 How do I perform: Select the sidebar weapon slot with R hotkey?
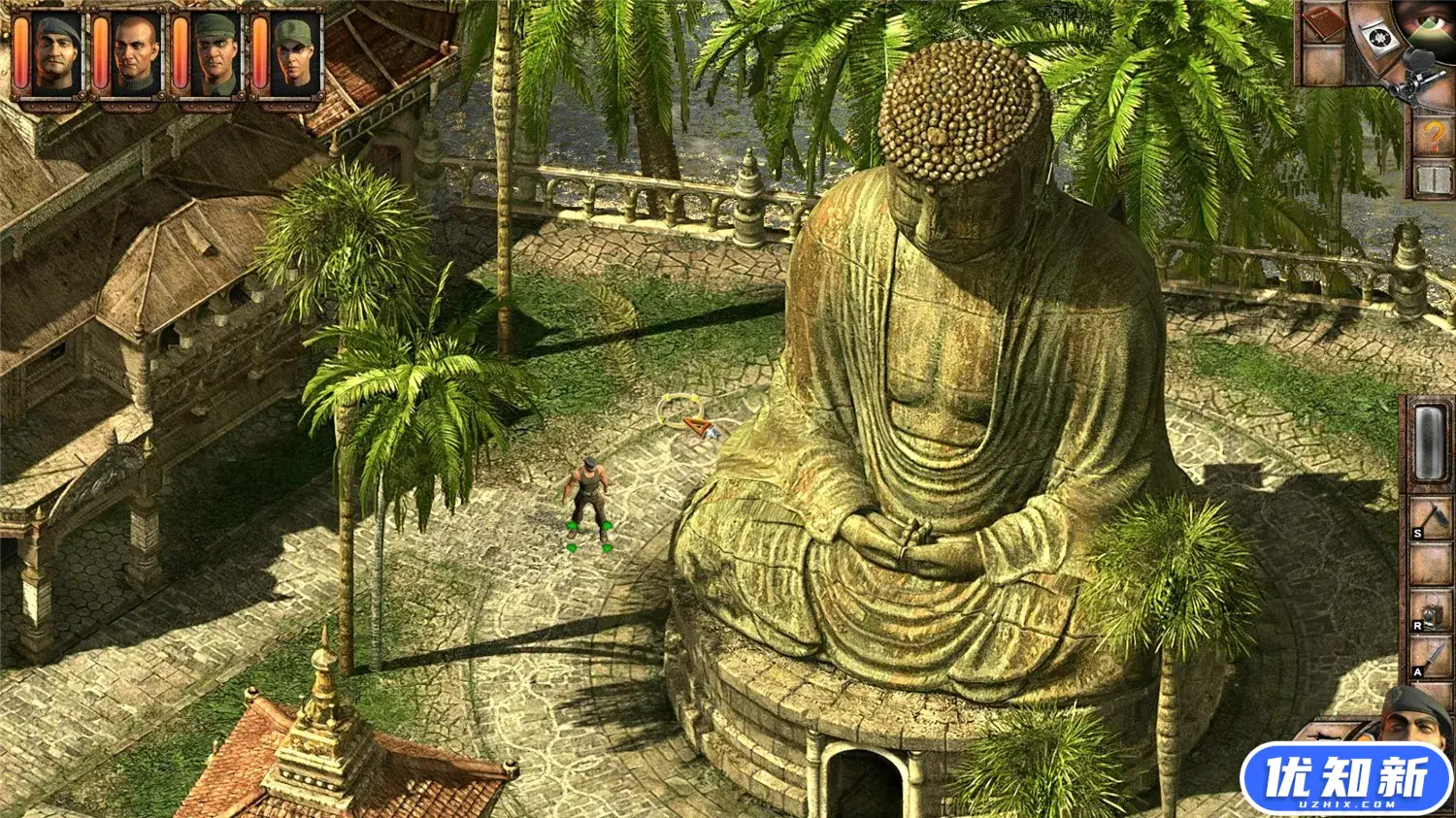coord(1429,611)
